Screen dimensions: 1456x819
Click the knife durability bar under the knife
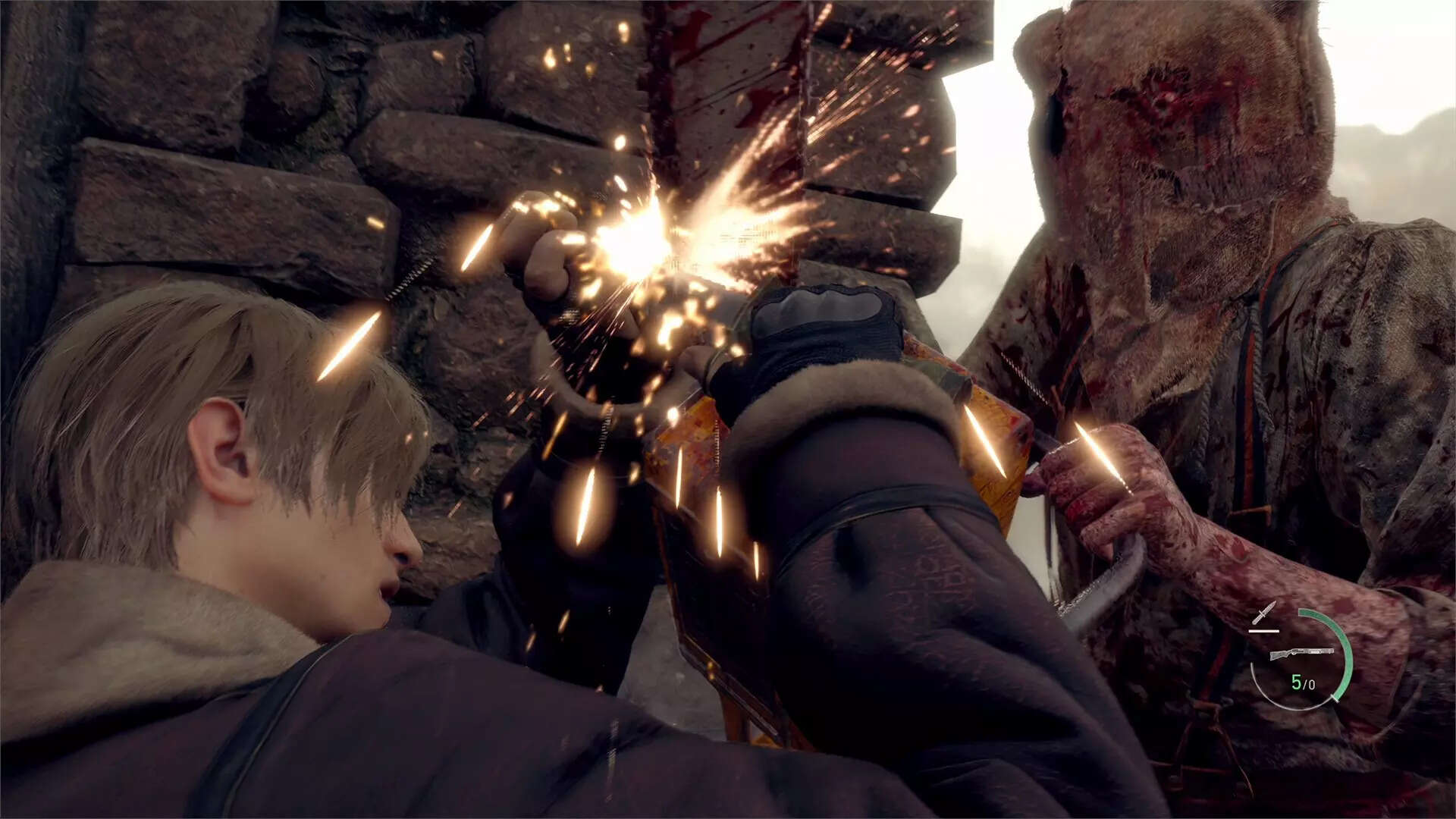pos(1264,630)
